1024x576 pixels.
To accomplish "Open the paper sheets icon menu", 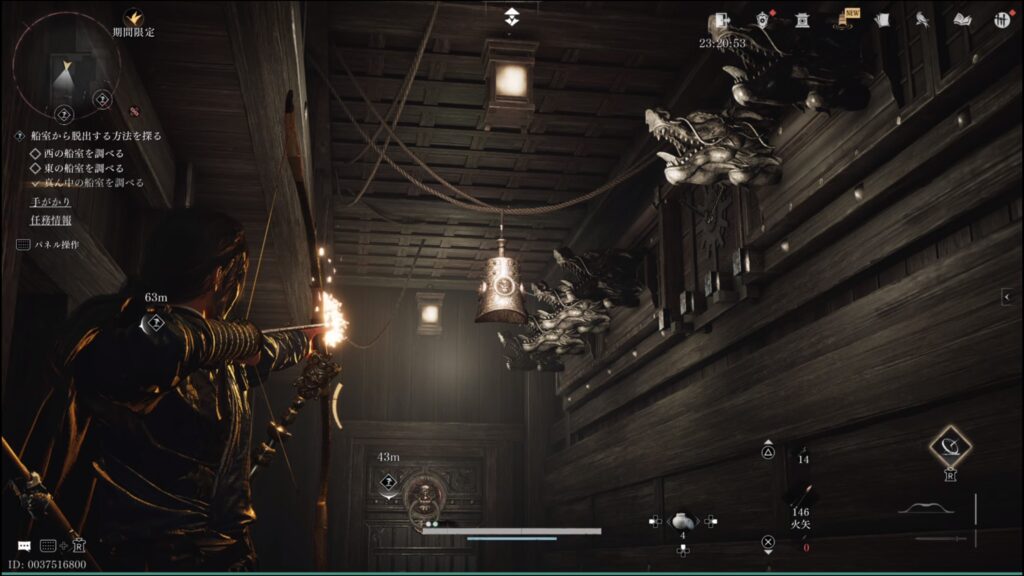I will (882, 19).
